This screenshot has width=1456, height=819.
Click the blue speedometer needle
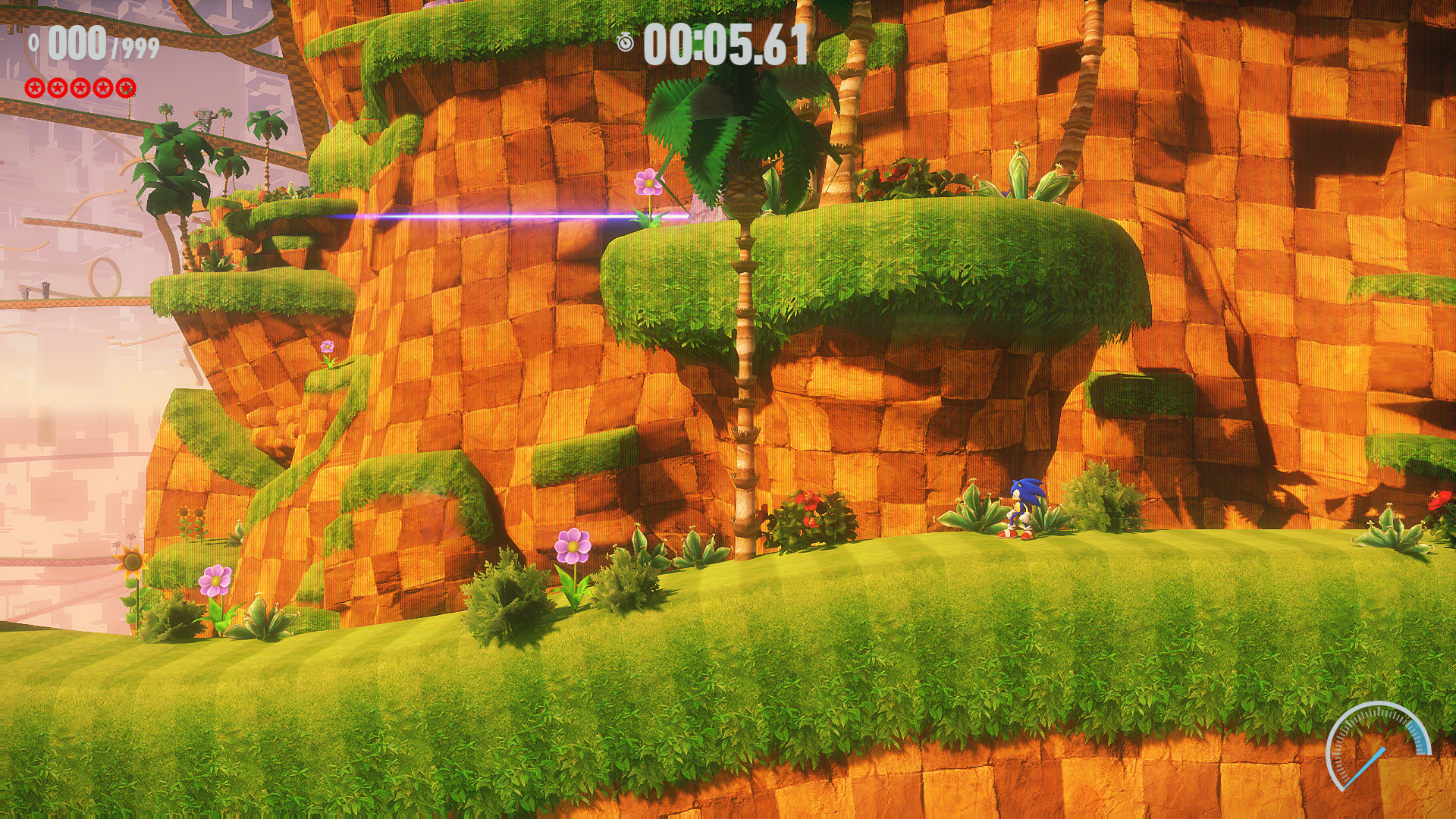pyautogui.click(x=1365, y=766)
